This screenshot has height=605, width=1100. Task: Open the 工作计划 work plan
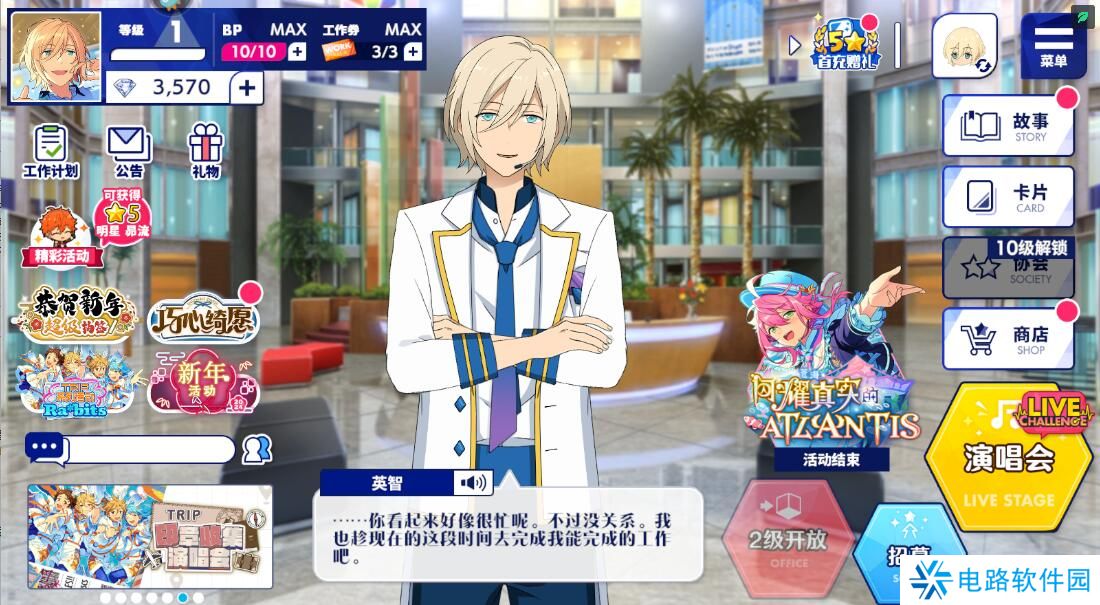[x=50, y=151]
